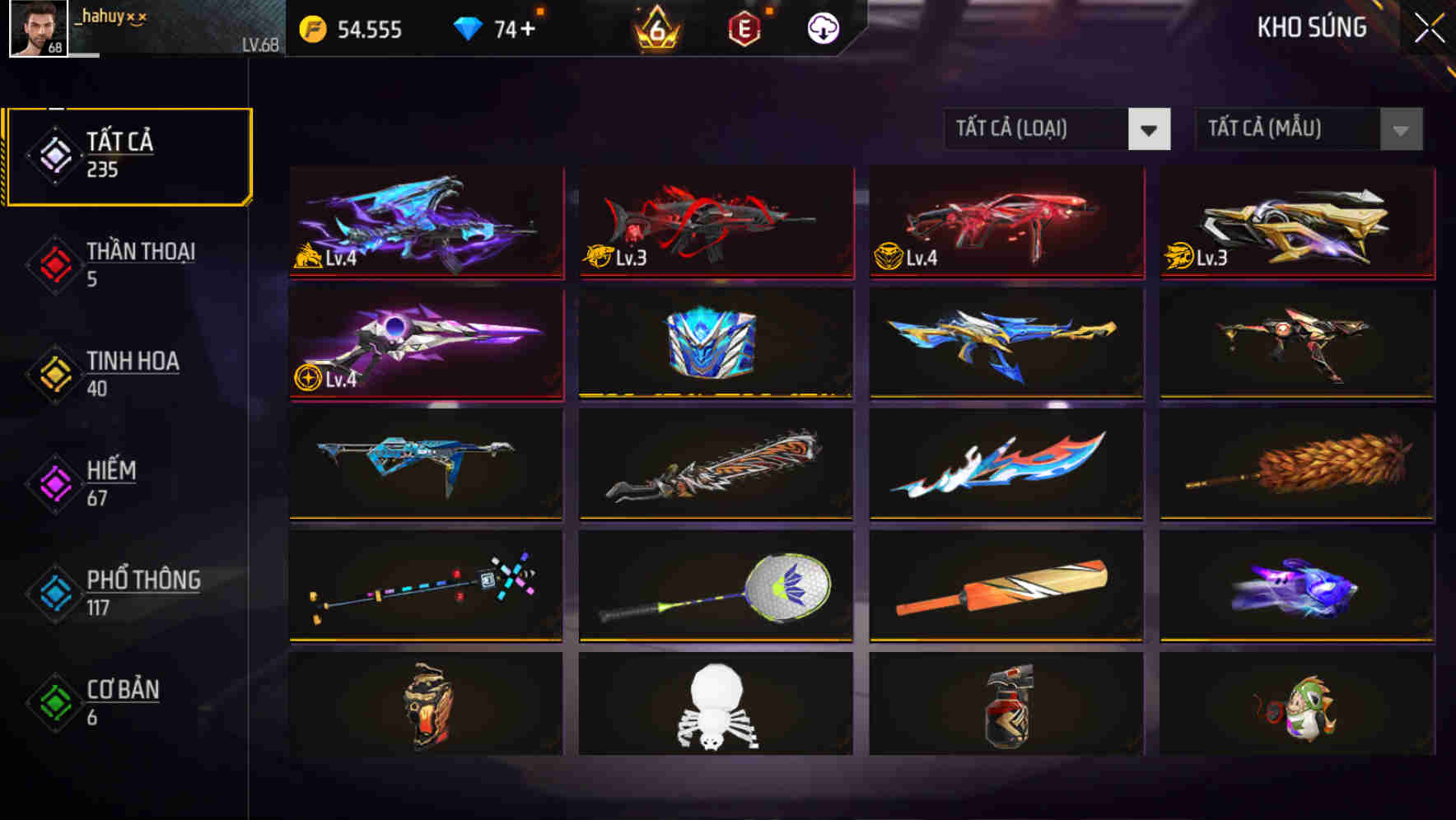Open the TẤT CẢ (LOẠI) dropdown
This screenshot has height=820, width=1456.
1038,129
